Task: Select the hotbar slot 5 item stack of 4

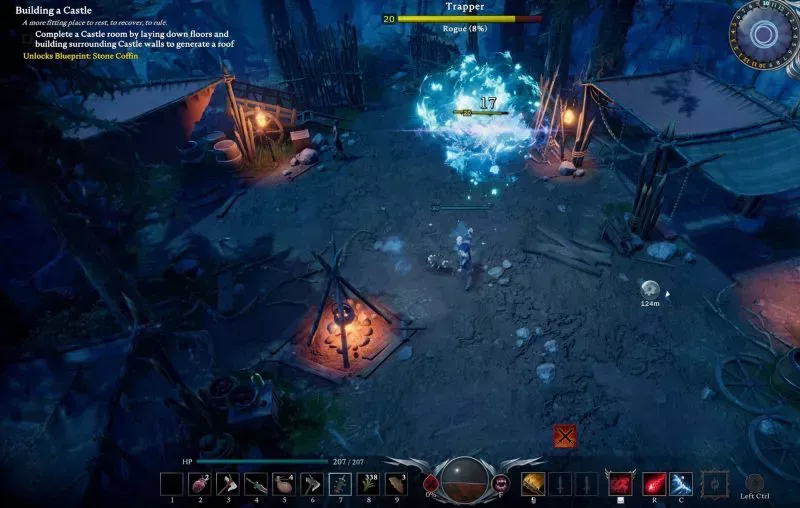Action: pos(284,485)
